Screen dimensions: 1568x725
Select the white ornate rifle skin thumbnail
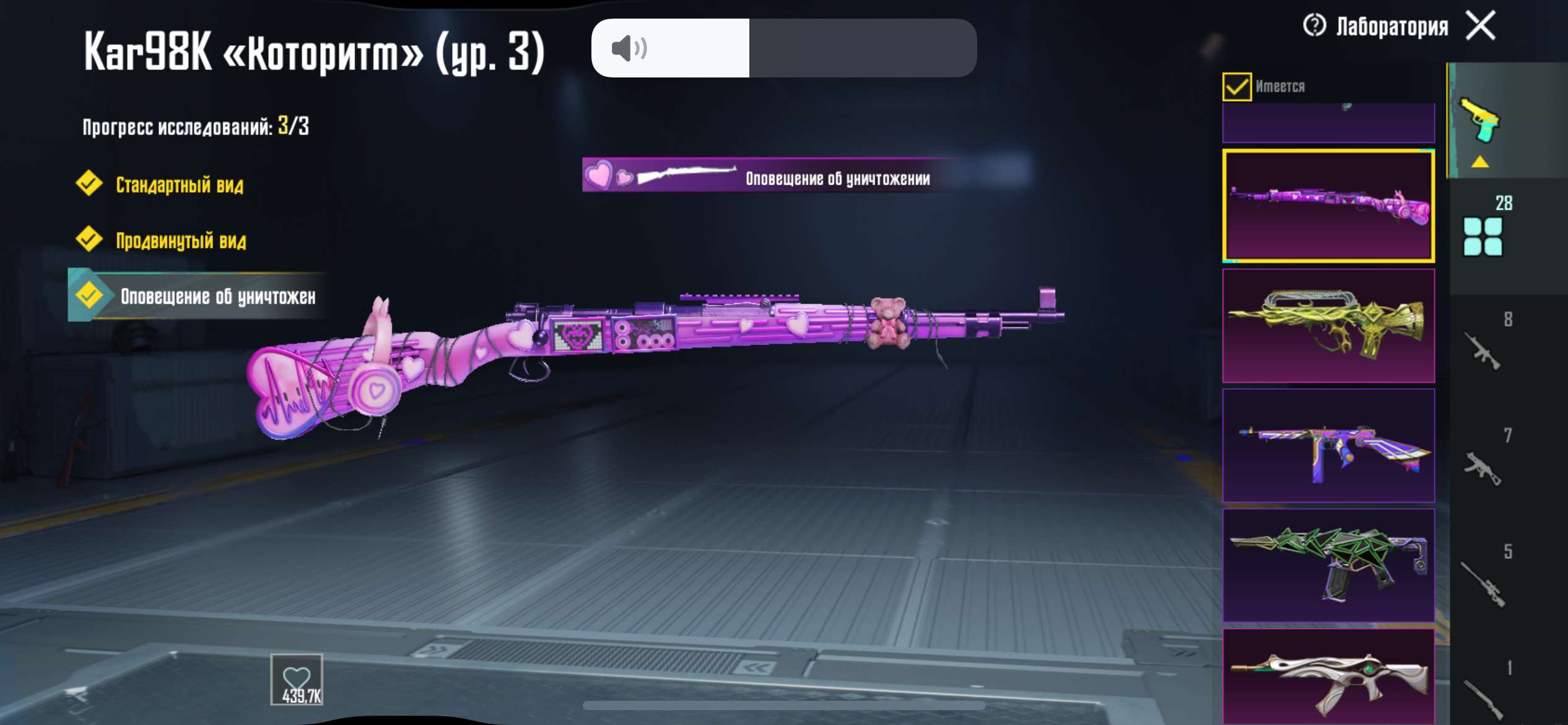(1328, 679)
